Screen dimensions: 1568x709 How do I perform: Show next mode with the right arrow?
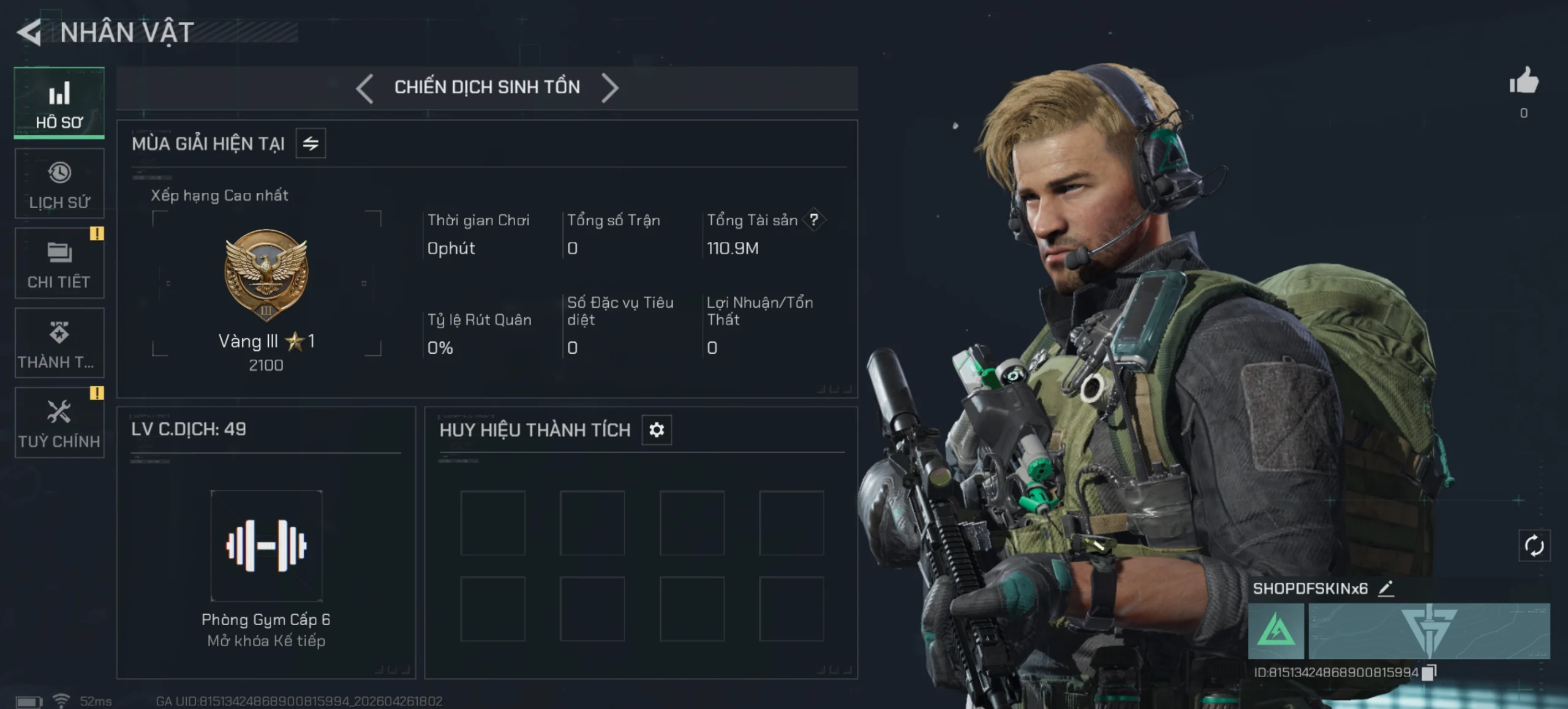pos(609,88)
